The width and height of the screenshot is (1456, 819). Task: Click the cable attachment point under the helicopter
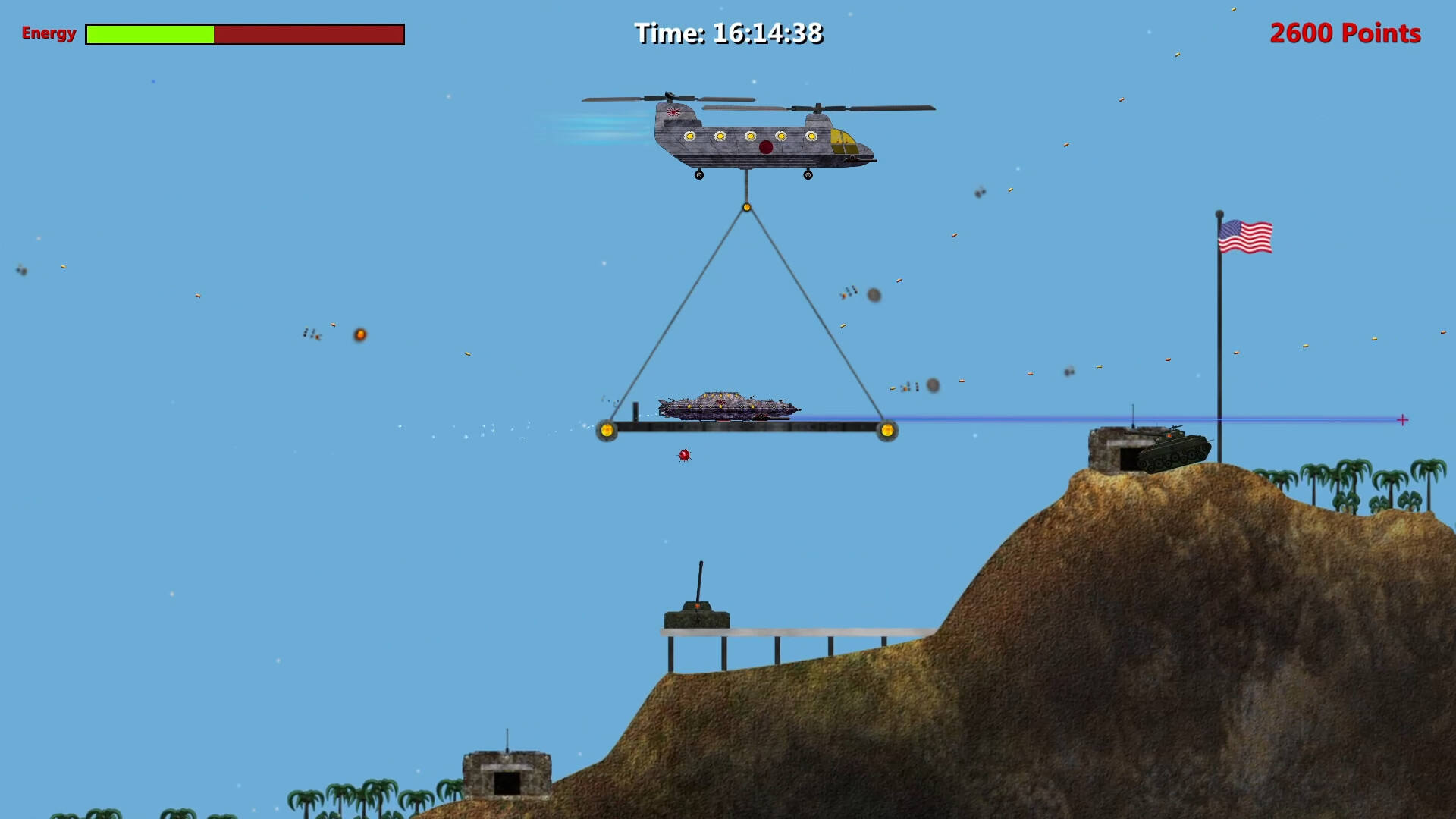tap(746, 209)
